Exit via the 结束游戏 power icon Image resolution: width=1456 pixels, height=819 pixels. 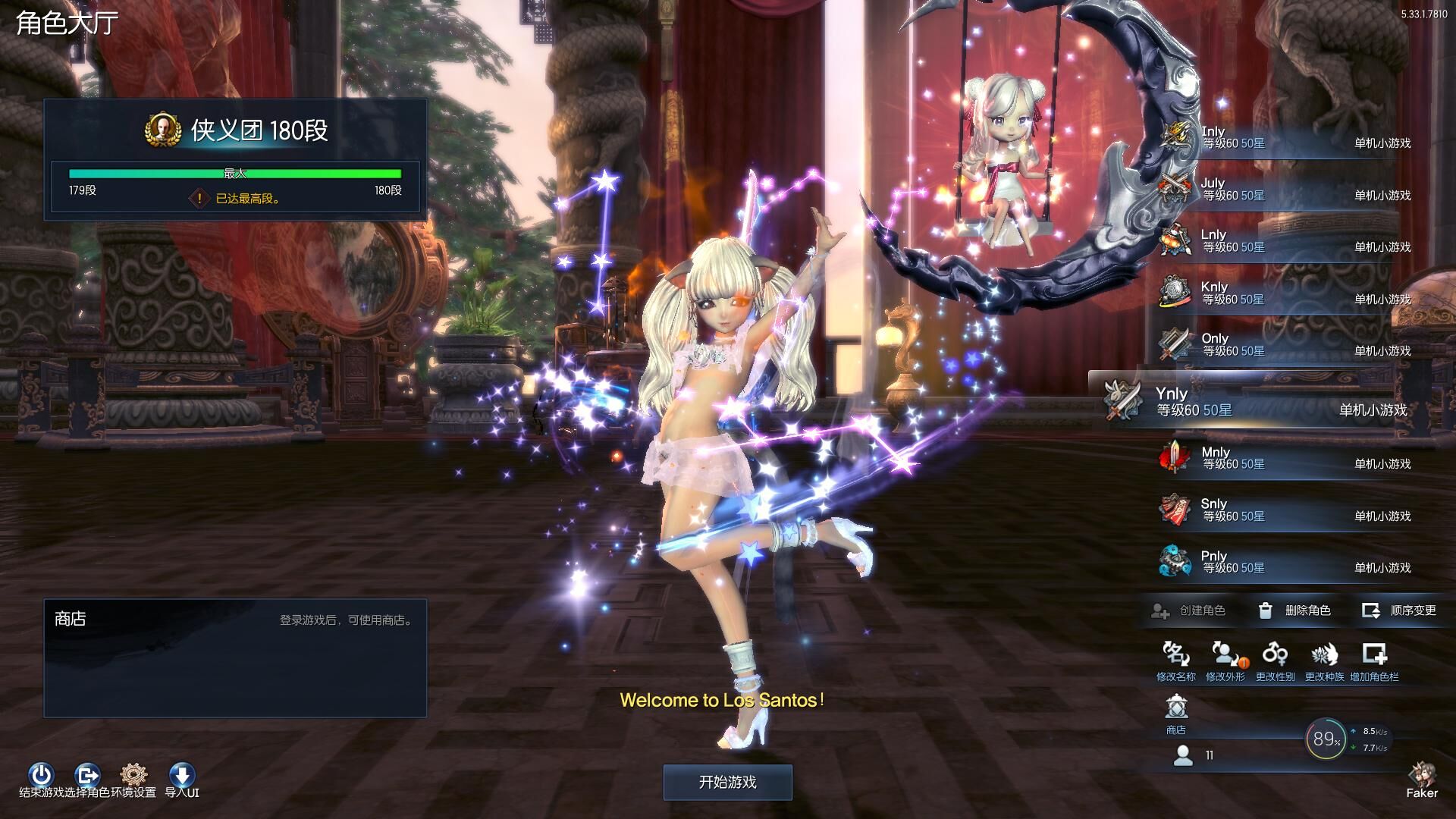point(41,775)
